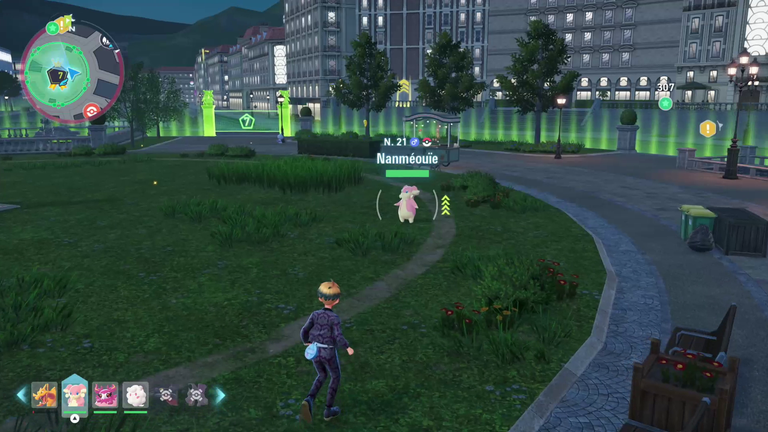This screenshot has height=432, width=768.
Task: Click the left arrow of party bar
Action: pyautogui.click(x=21, y=395)
